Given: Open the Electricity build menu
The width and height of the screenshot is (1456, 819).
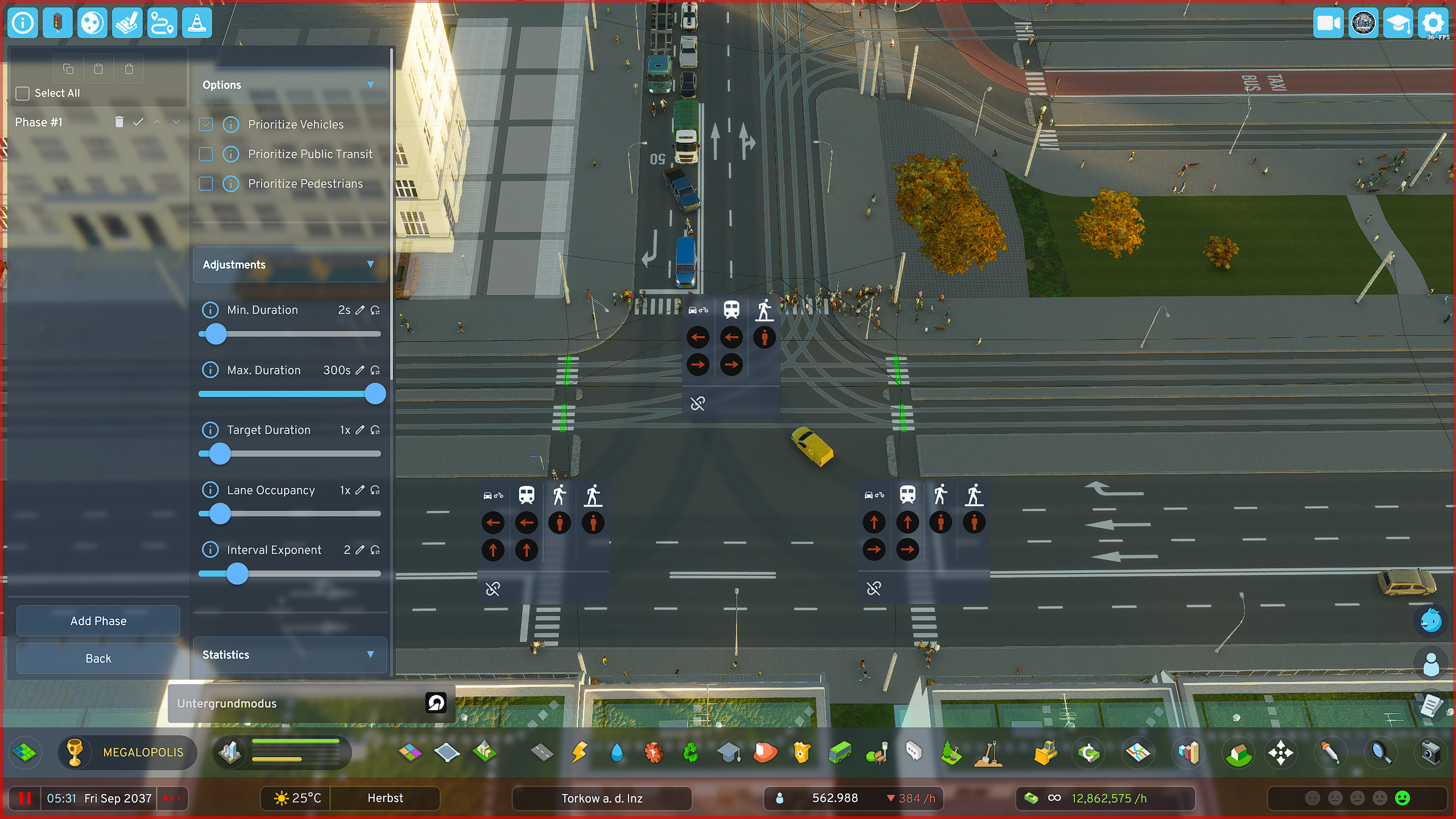Looking at the screenshot, I should click(x=579, y=752).
